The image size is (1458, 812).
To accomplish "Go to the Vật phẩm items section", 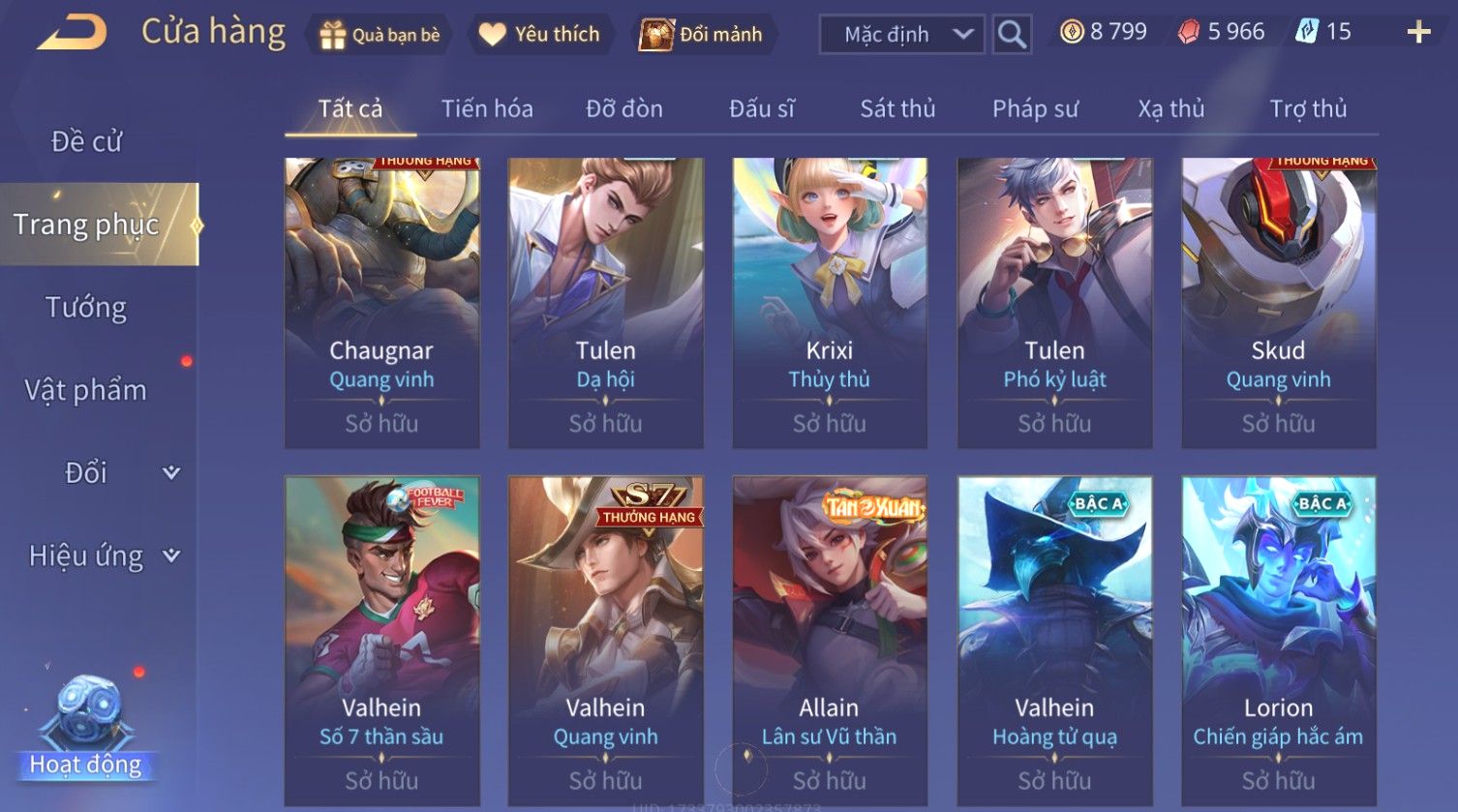I will [x=86, y=390].
